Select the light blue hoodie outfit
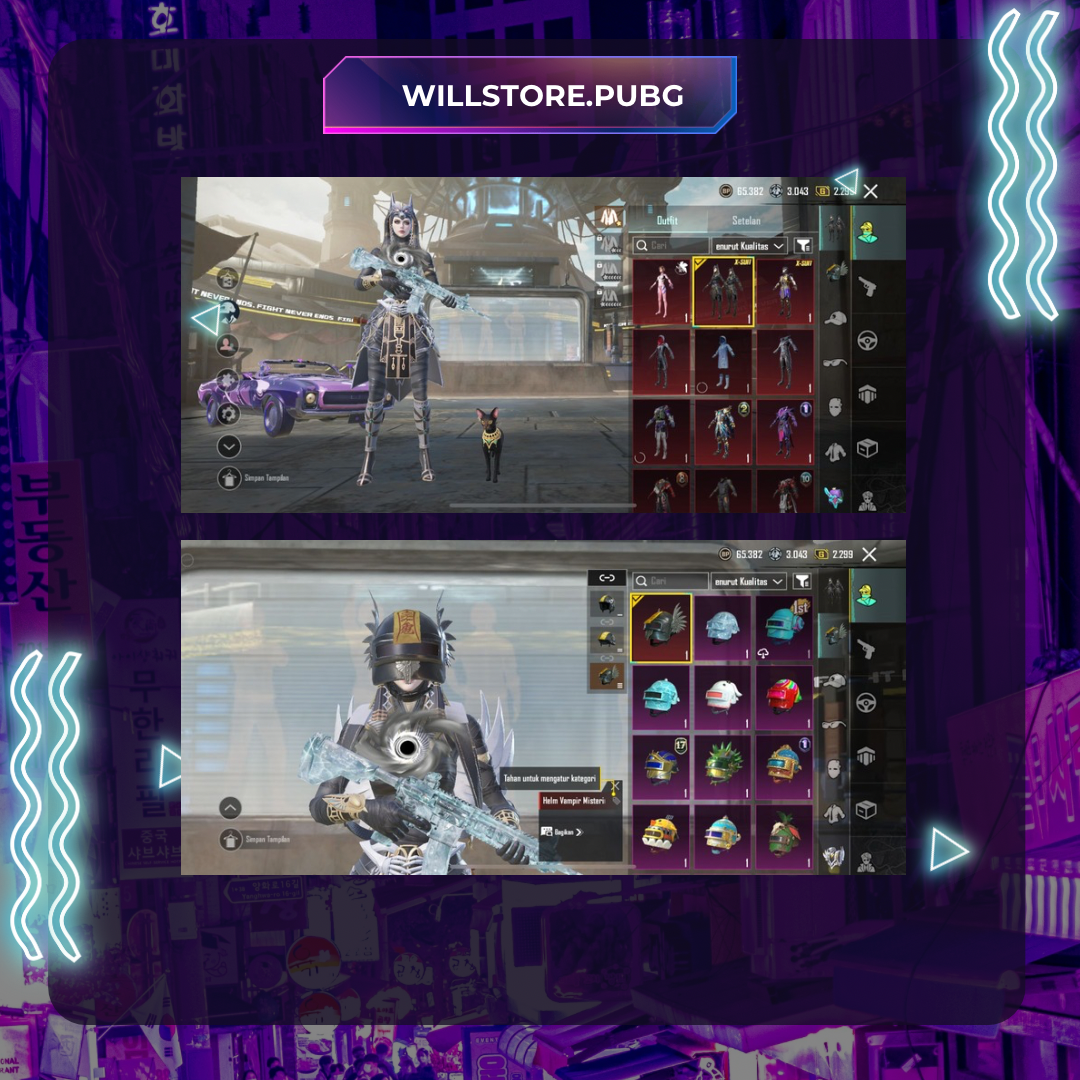 pos(722,362)
